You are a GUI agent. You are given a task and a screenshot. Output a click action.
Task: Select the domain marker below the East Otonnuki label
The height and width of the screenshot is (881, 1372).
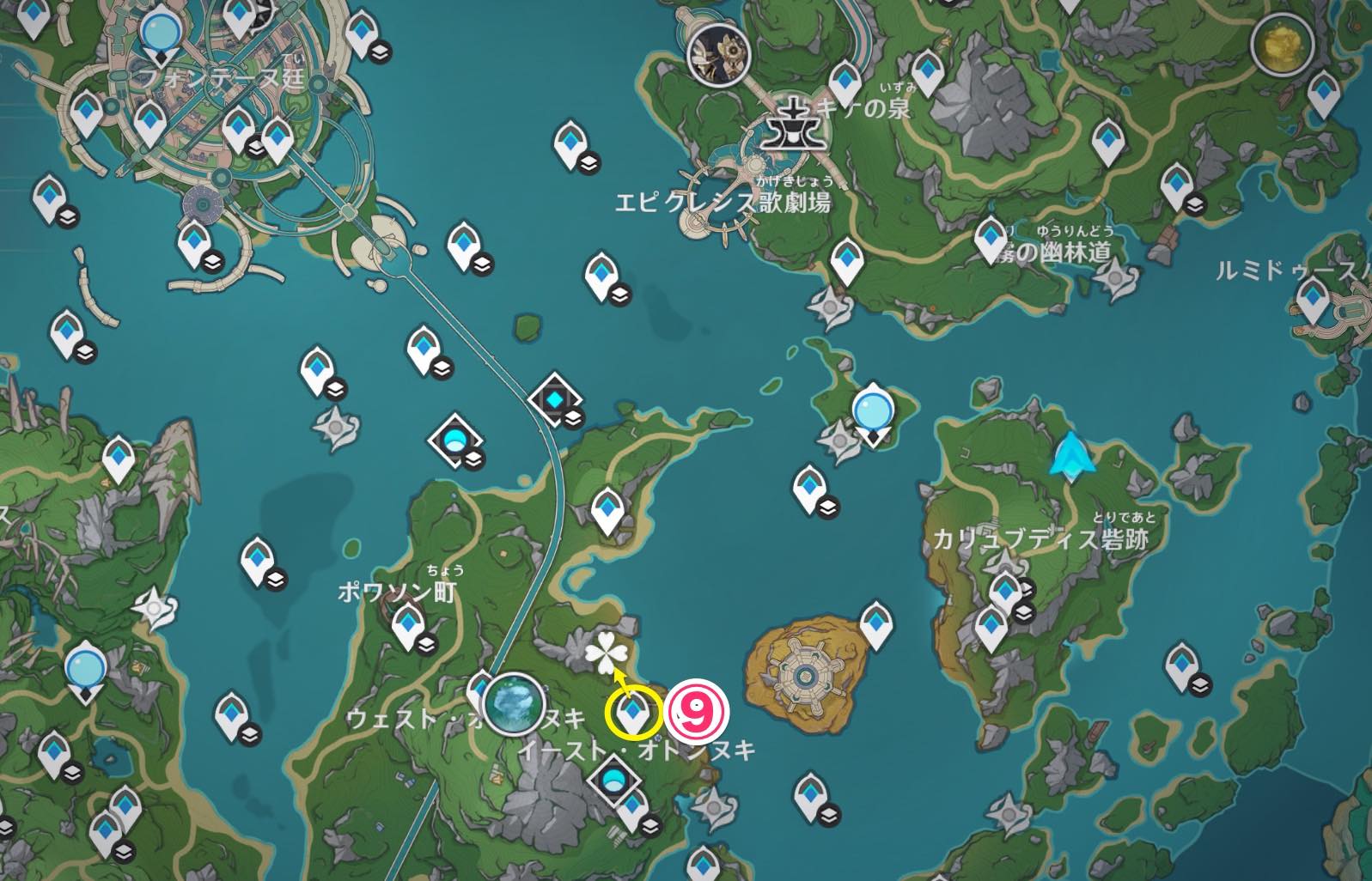[614, 781]
